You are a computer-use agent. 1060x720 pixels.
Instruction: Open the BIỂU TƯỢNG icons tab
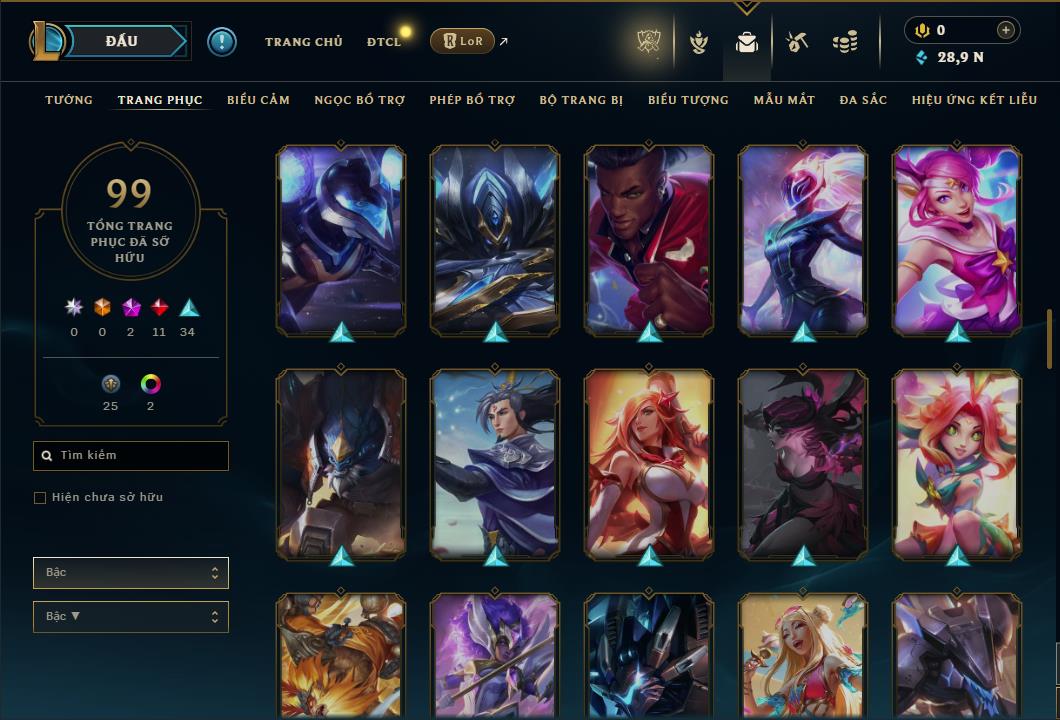688,100
